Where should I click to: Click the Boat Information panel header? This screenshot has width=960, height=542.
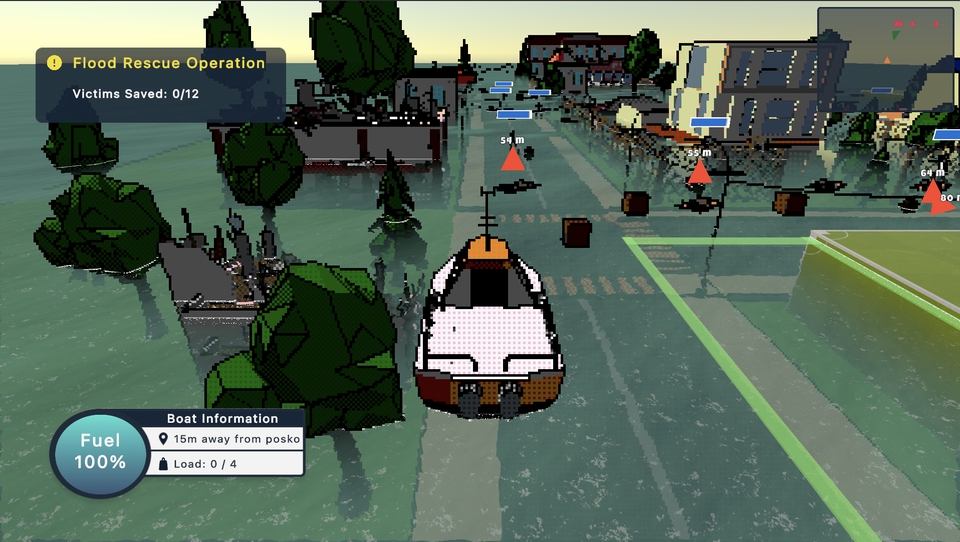[x=222, y=418]
